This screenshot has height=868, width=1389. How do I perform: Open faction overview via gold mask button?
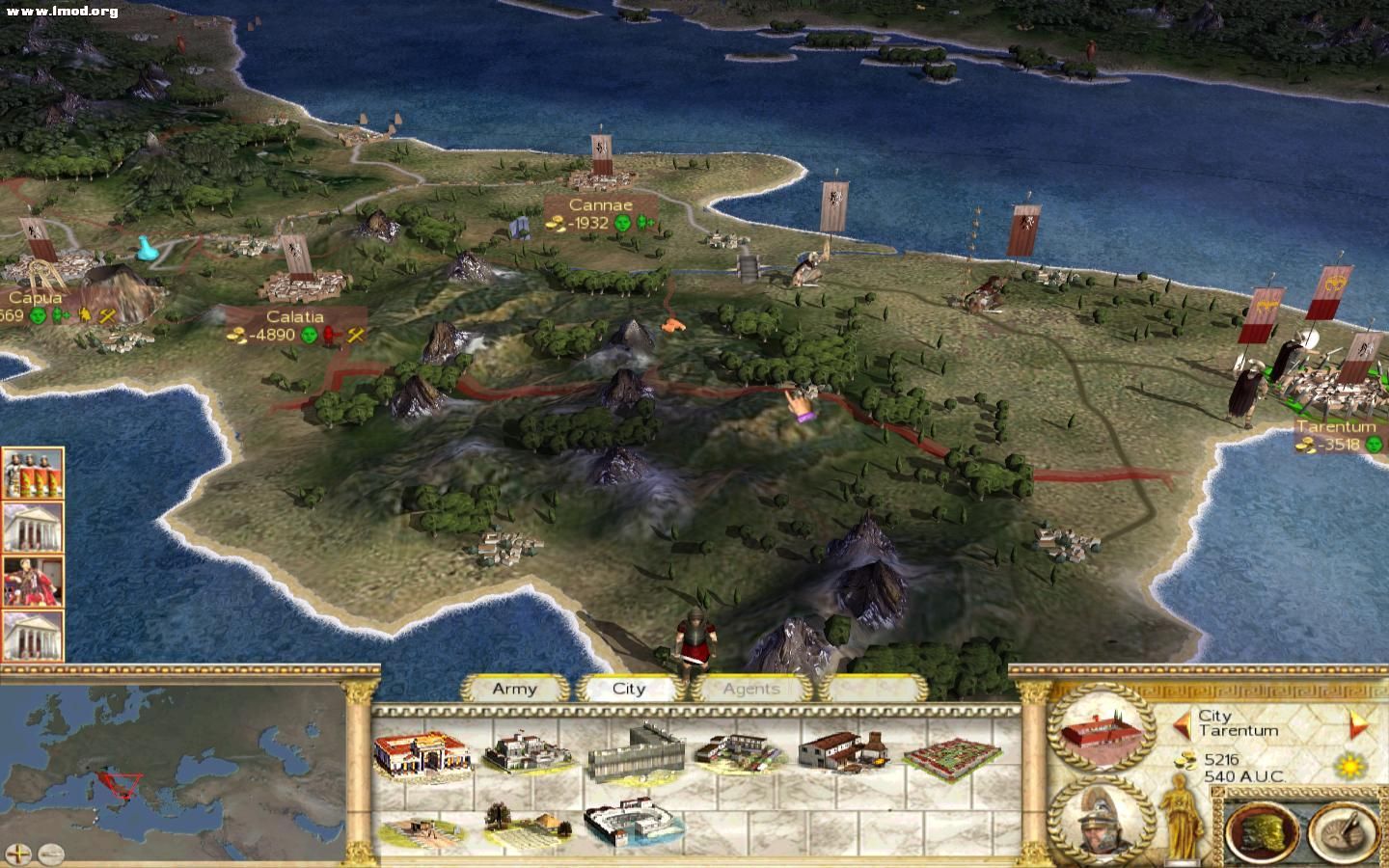pos(1261,829)
